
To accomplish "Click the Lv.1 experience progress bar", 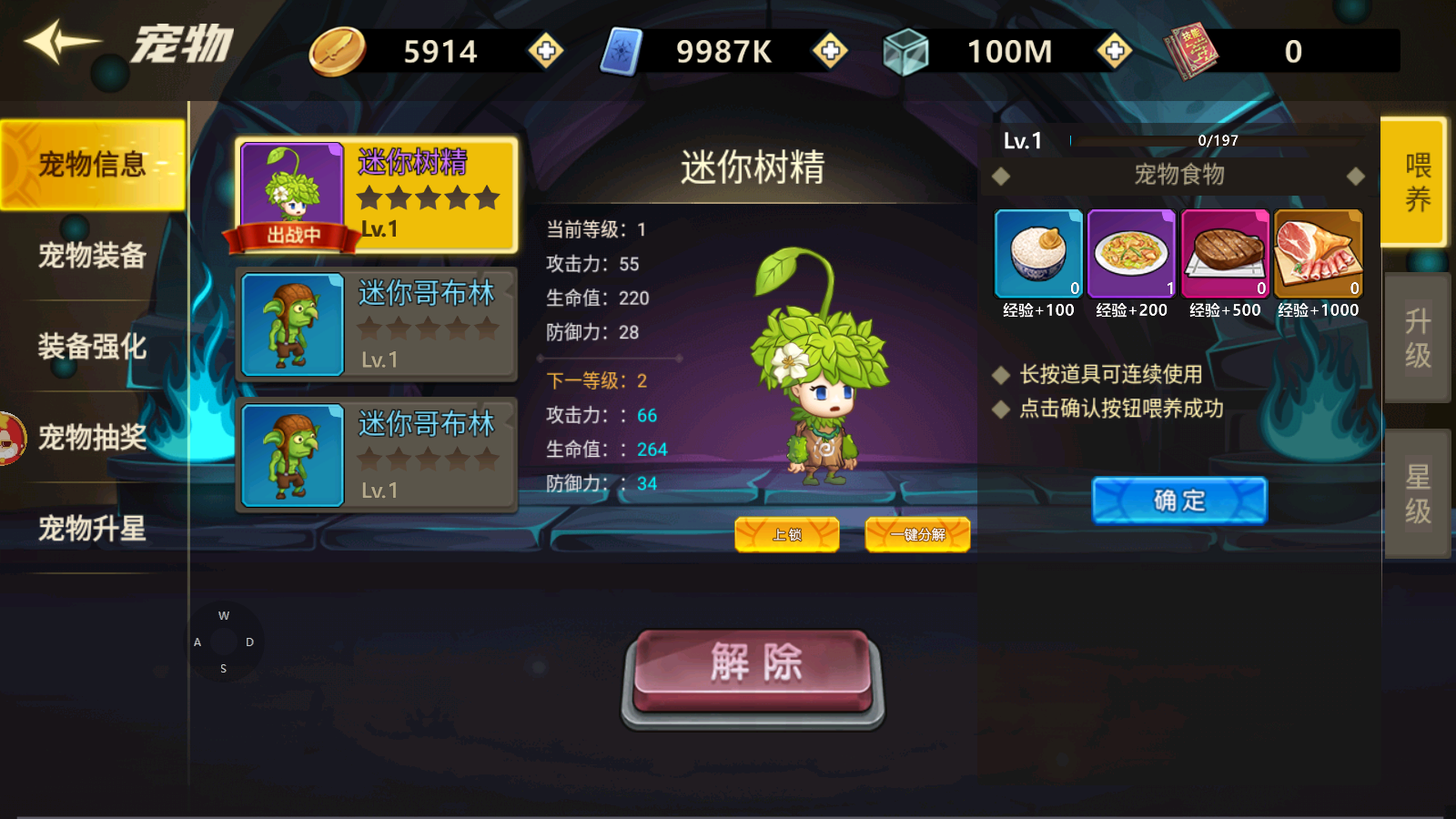I will coord(1210,141).
